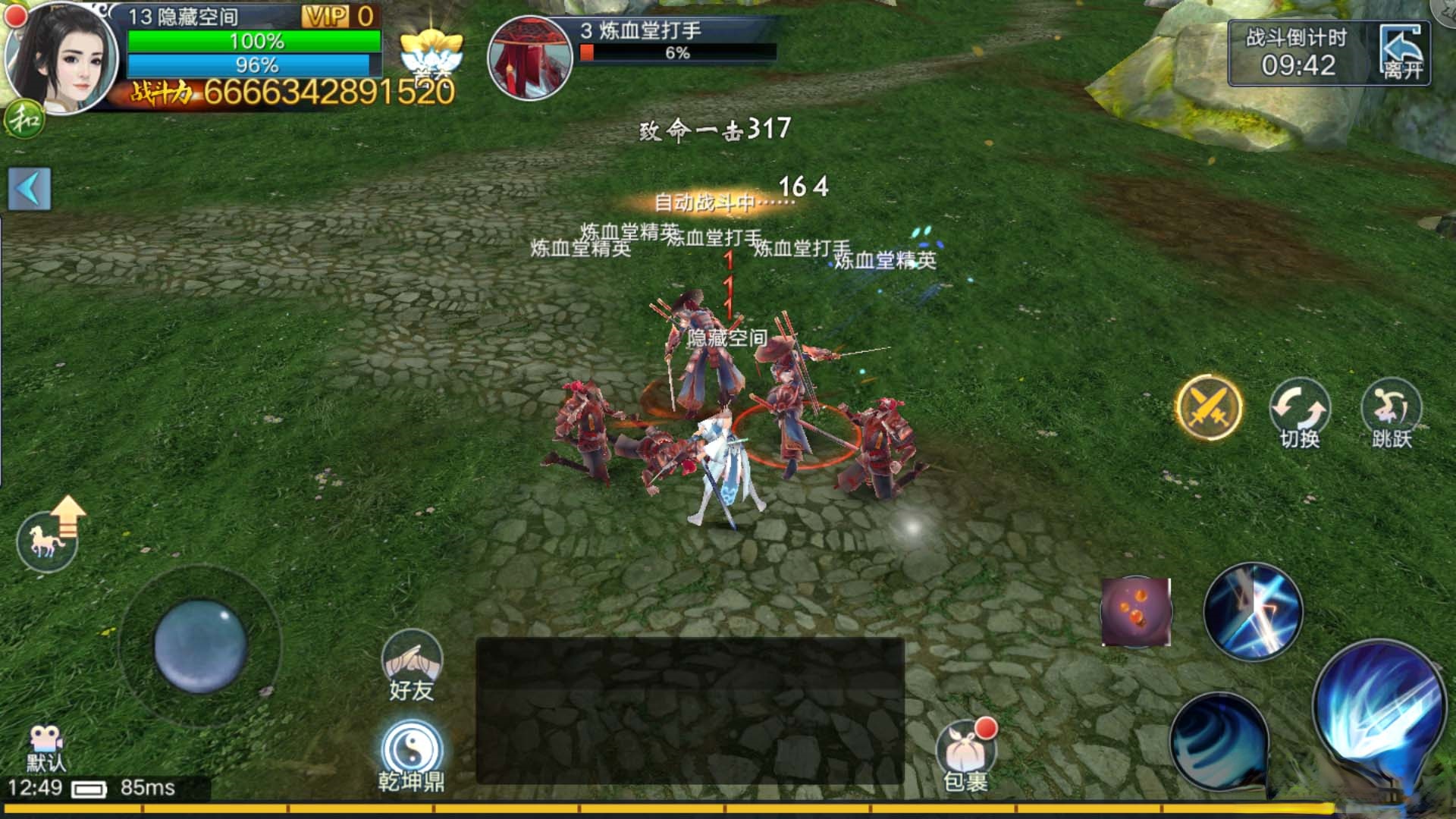The height and width of the screenshot is (819, 1456).
Task: Expand the blue left-arrow side panel
Action: [30, 189]
